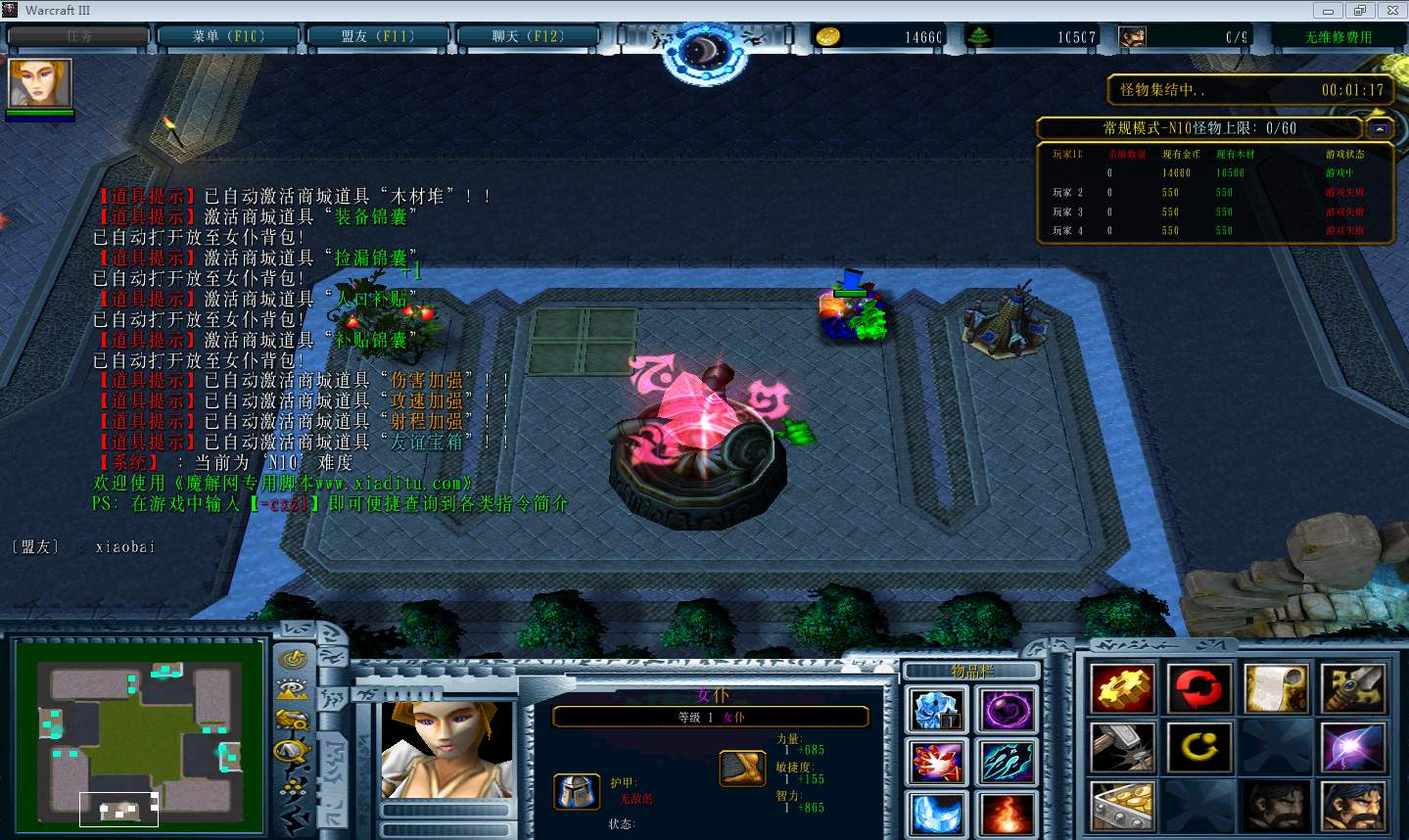Open the 聊天 (F12) chat log
1409x840 pixels.
[x=527, y=37]
